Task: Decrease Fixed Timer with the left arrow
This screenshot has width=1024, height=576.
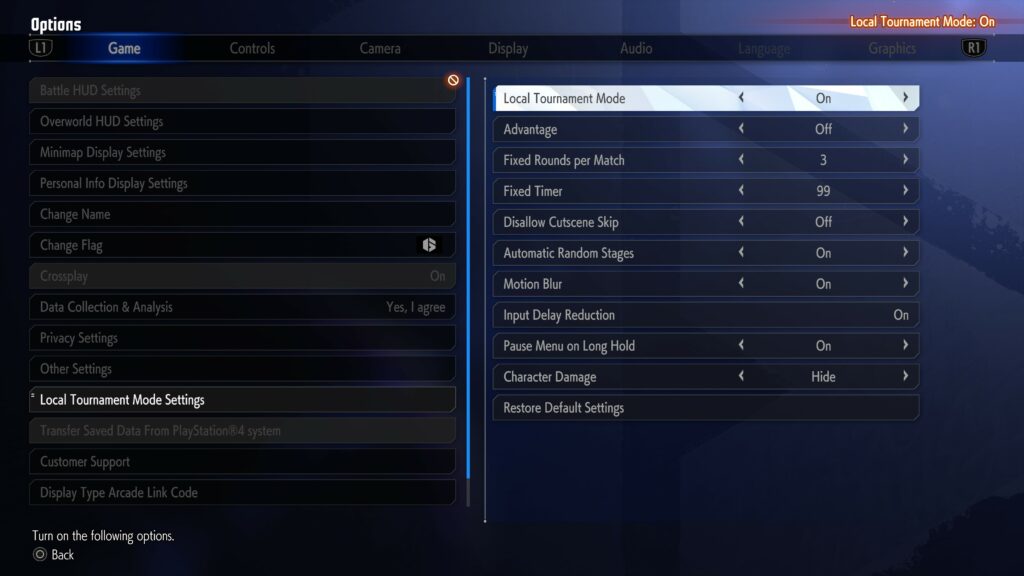Action: [741, 191]
